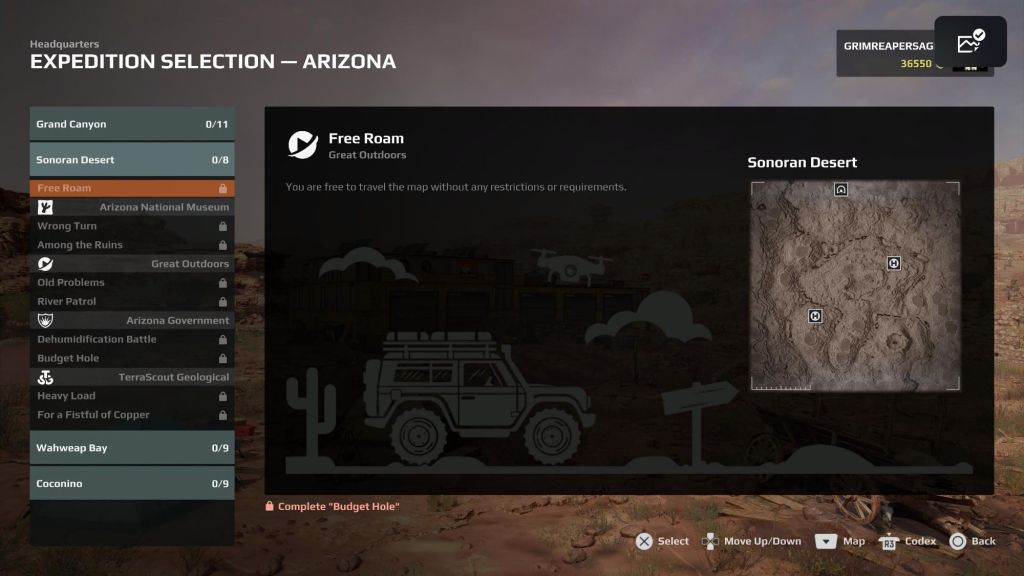
Task: Click the top map marker icon
Action: (841, 189)
